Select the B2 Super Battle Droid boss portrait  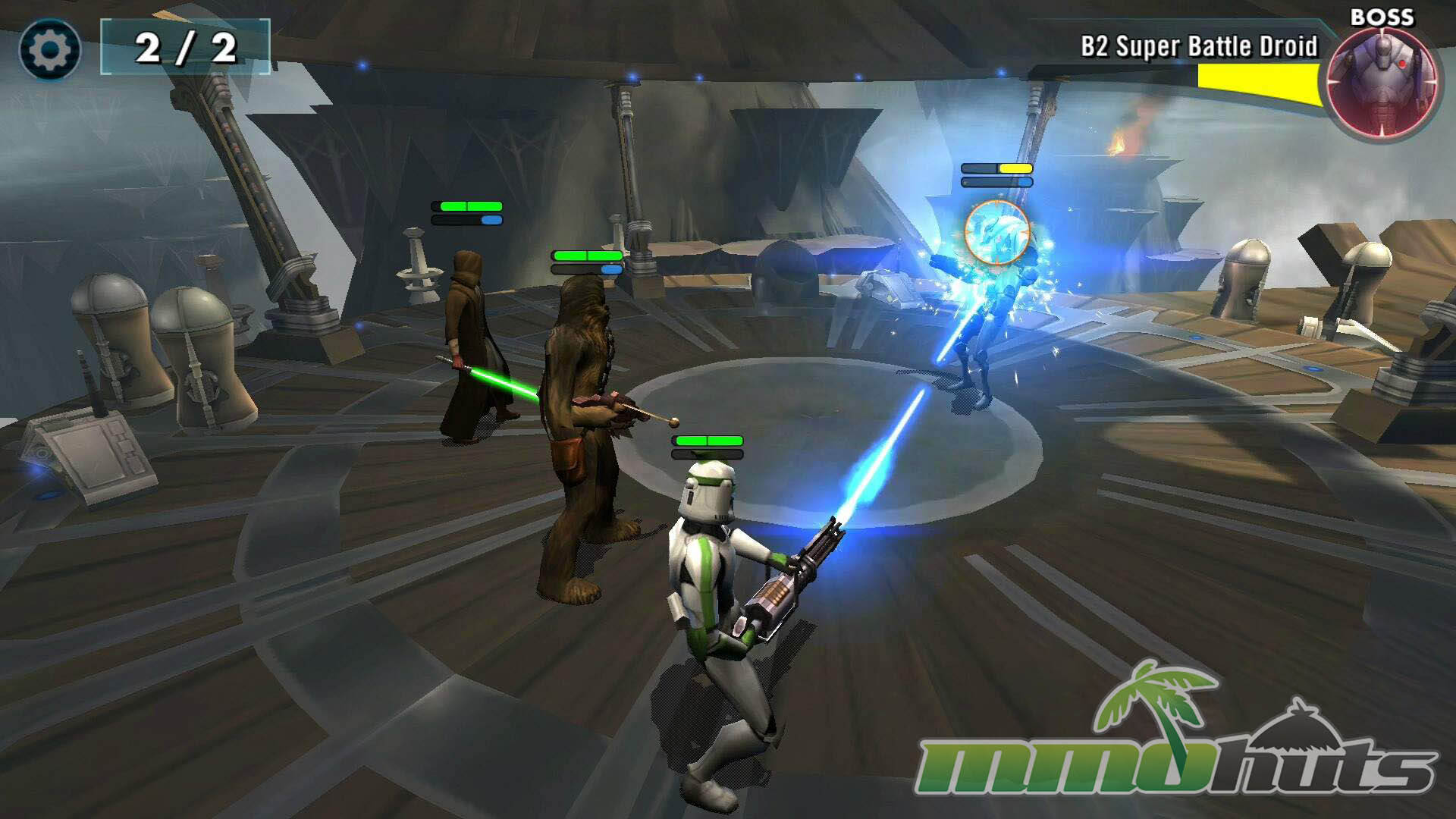pos(1382,82)
